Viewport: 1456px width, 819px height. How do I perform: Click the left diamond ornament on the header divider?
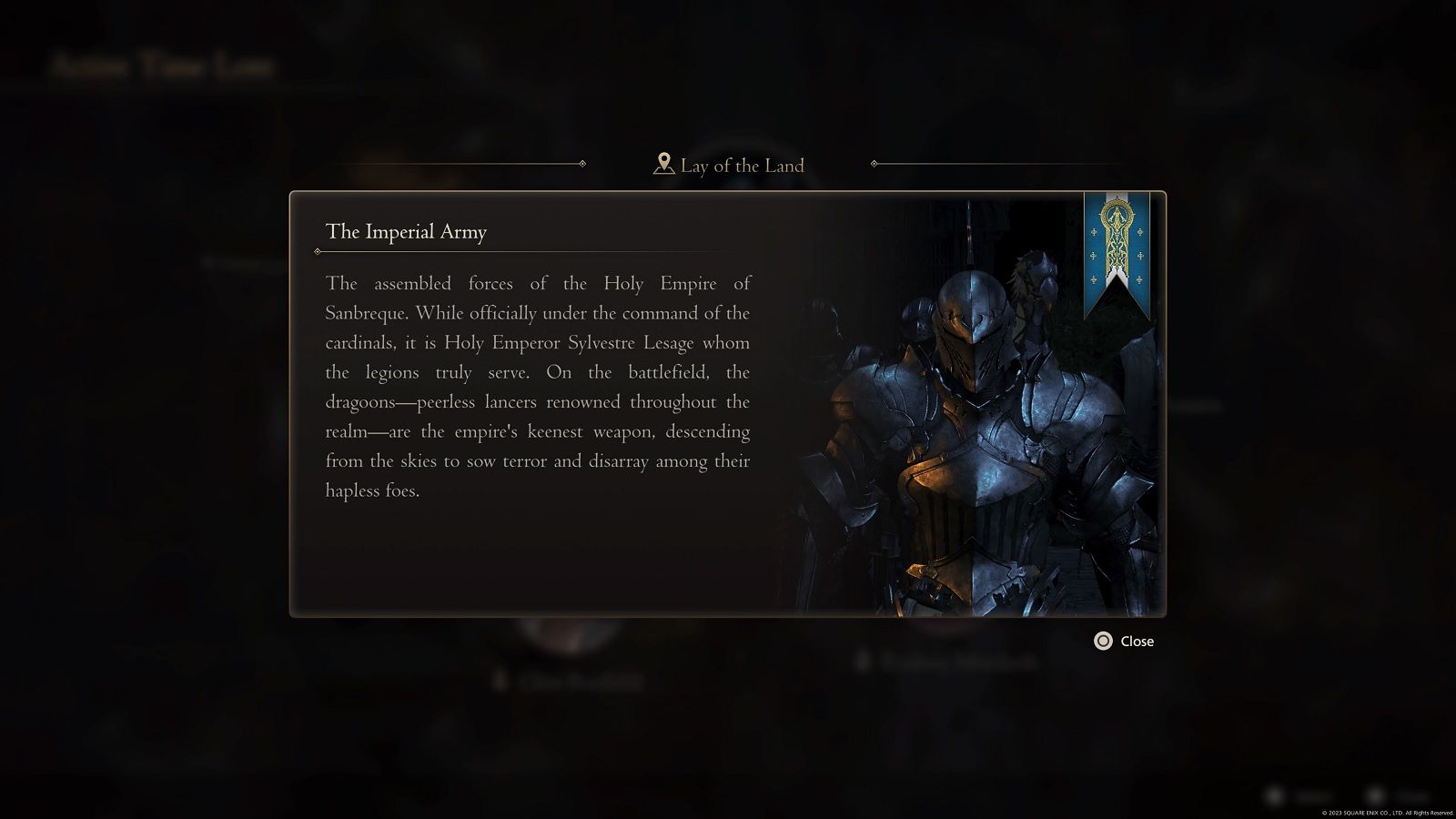[582, 165]
